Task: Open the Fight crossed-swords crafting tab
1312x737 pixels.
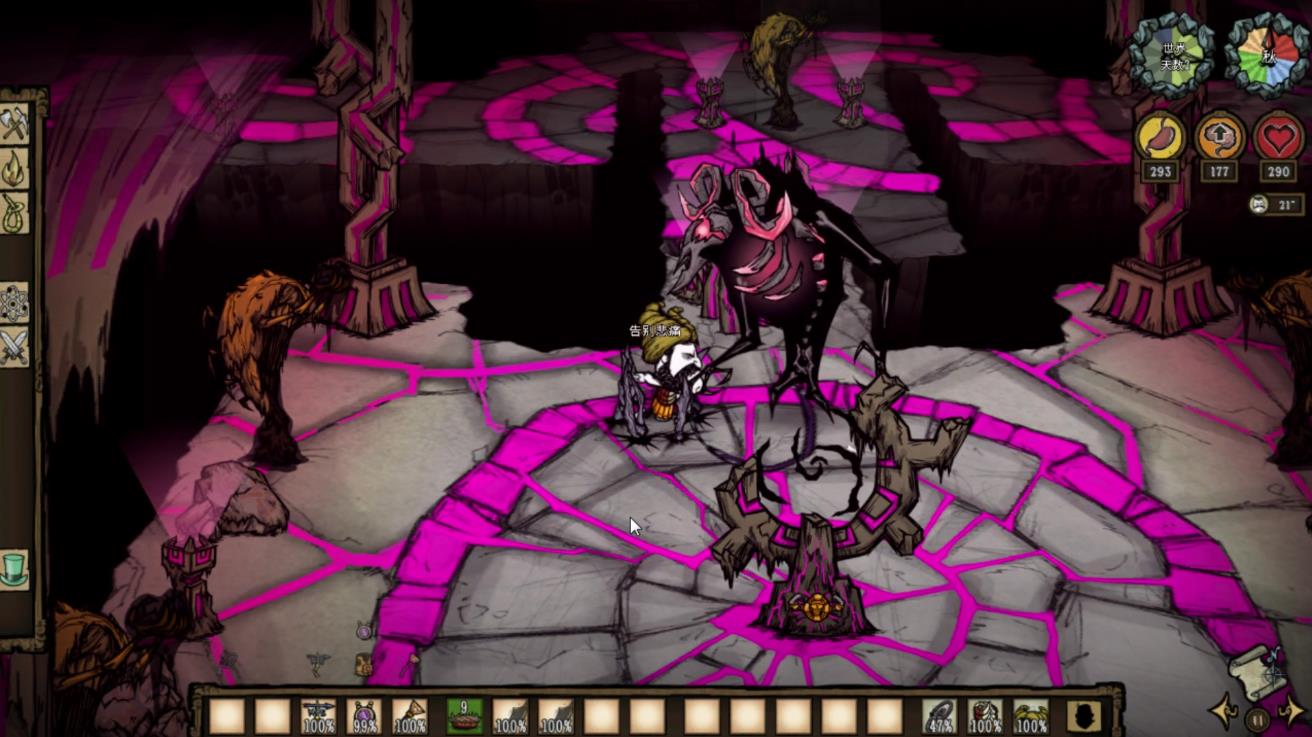Action: [15, 348]
